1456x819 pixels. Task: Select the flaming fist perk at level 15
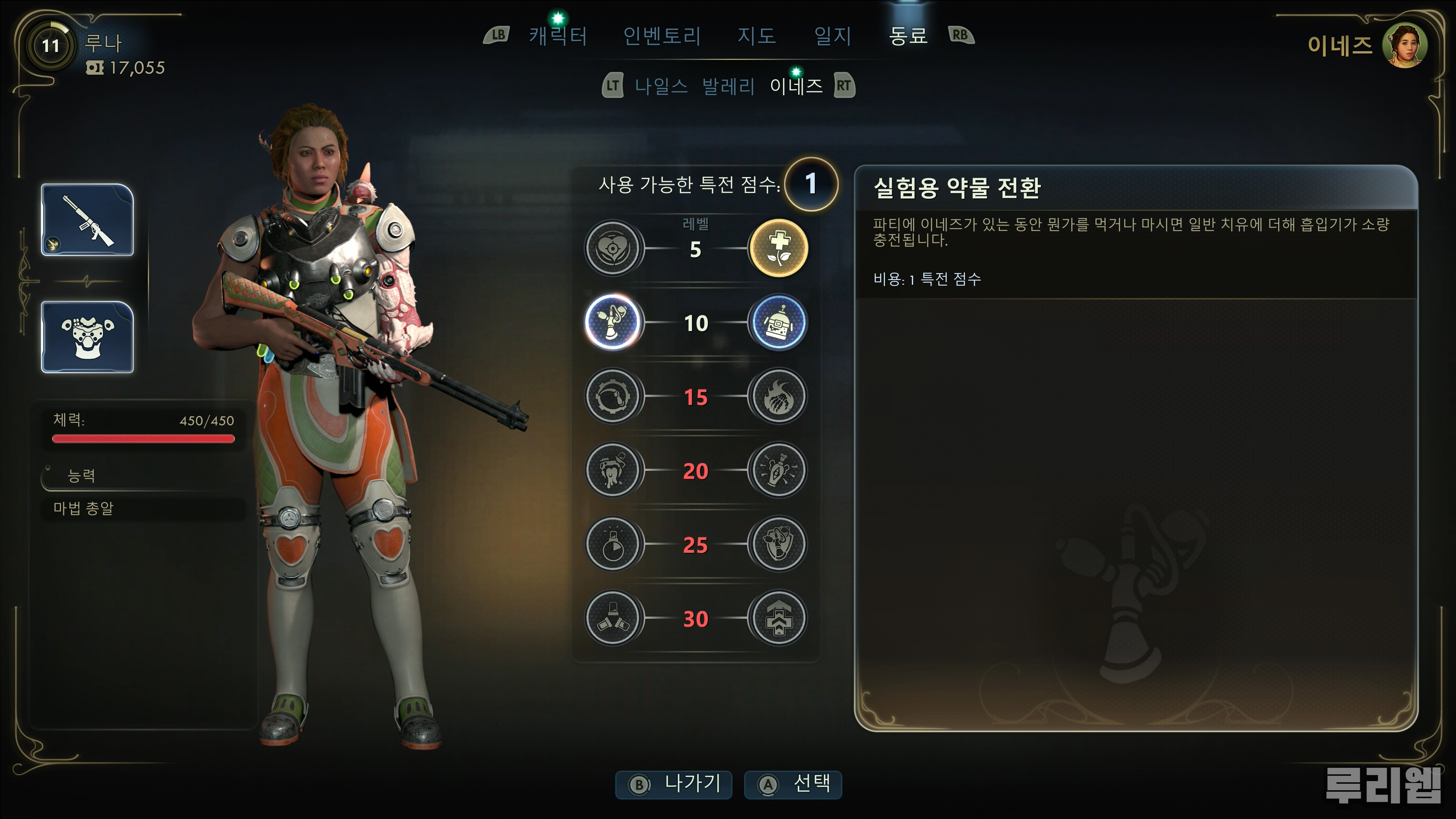pos(778,396)
